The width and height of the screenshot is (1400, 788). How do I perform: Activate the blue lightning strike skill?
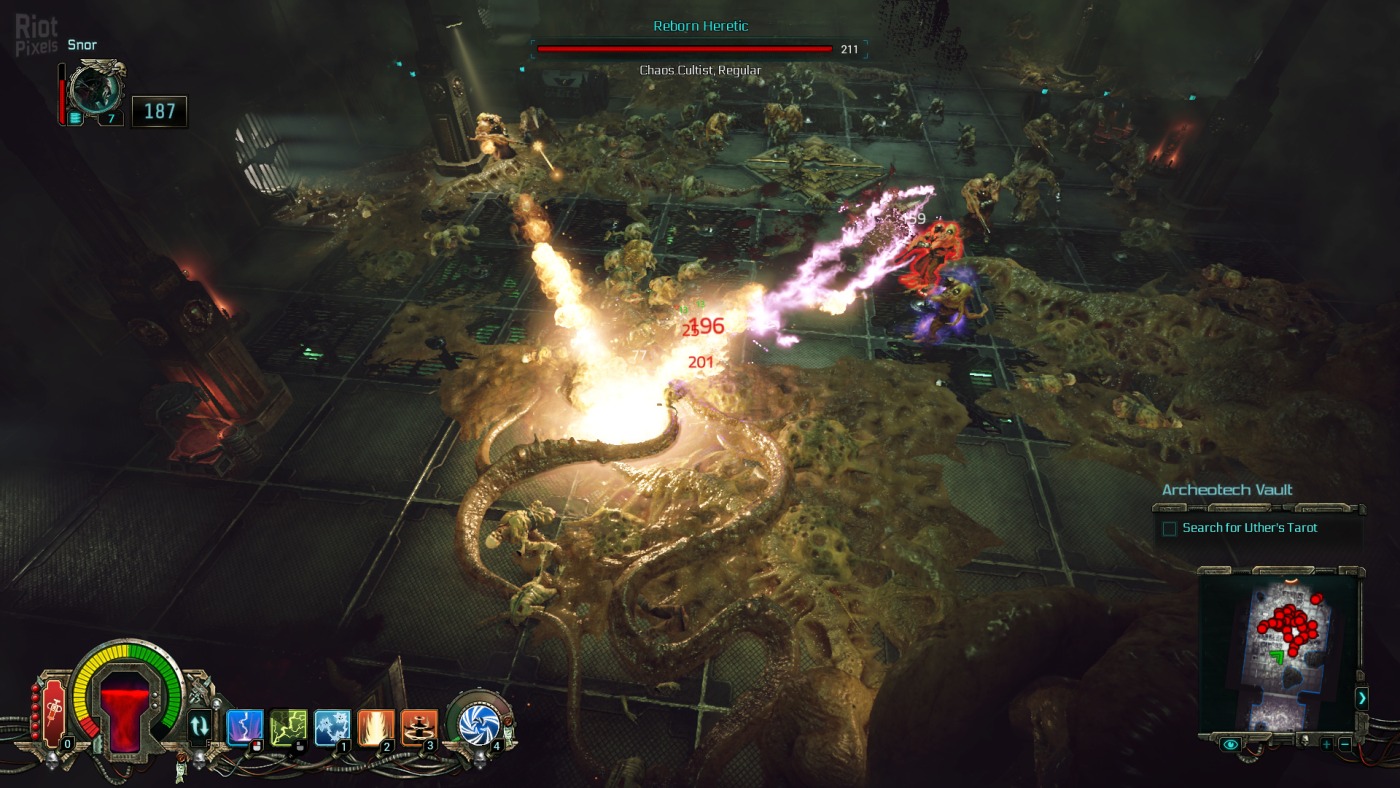pyautogui.click(x=245, y=727)
